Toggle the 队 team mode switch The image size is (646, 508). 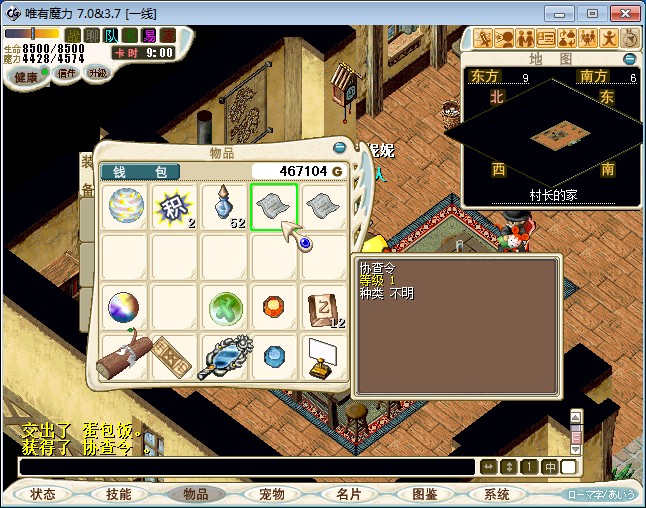click(111, 36)
